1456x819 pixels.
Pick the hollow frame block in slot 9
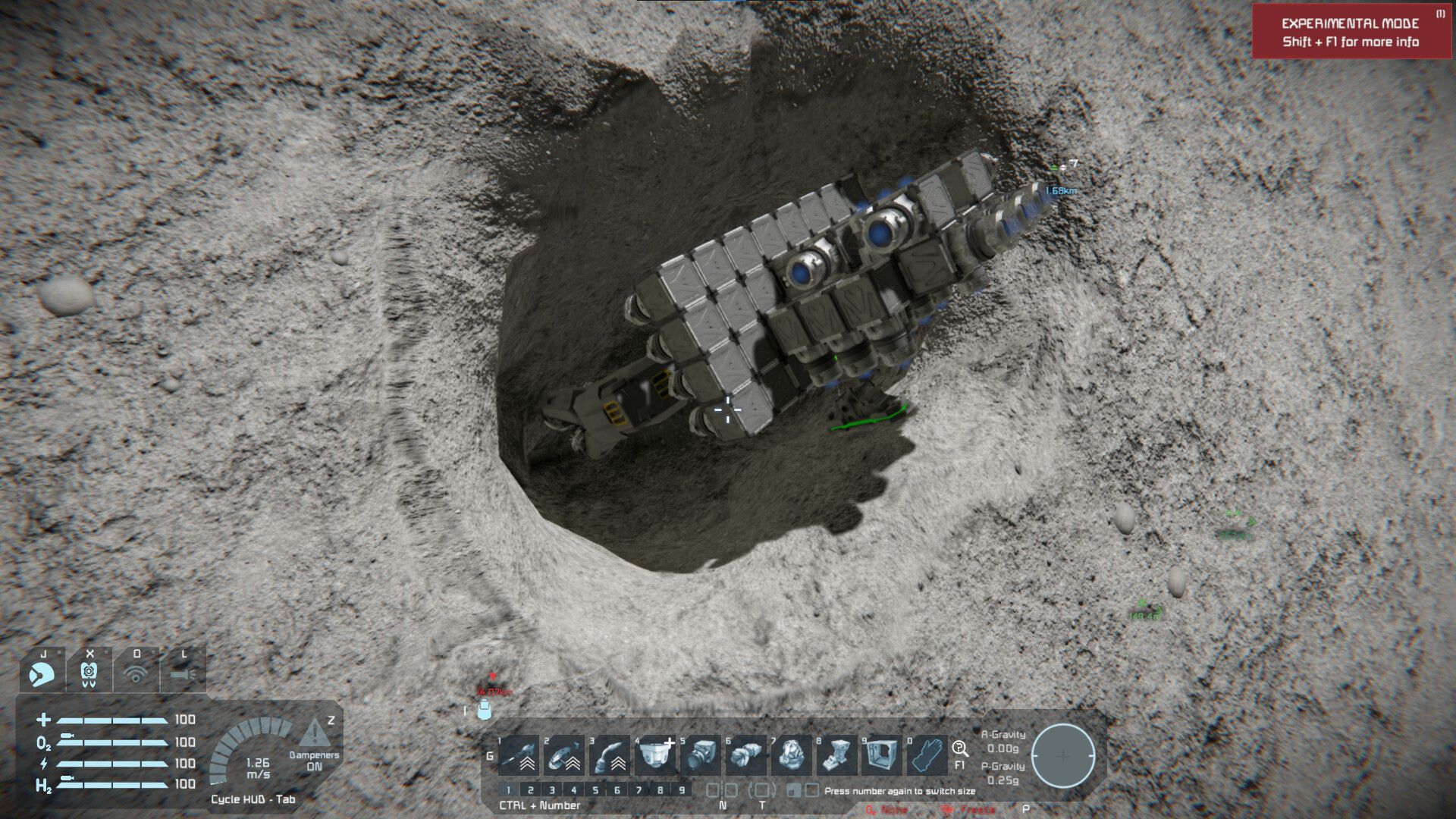[x=882, y=755]
